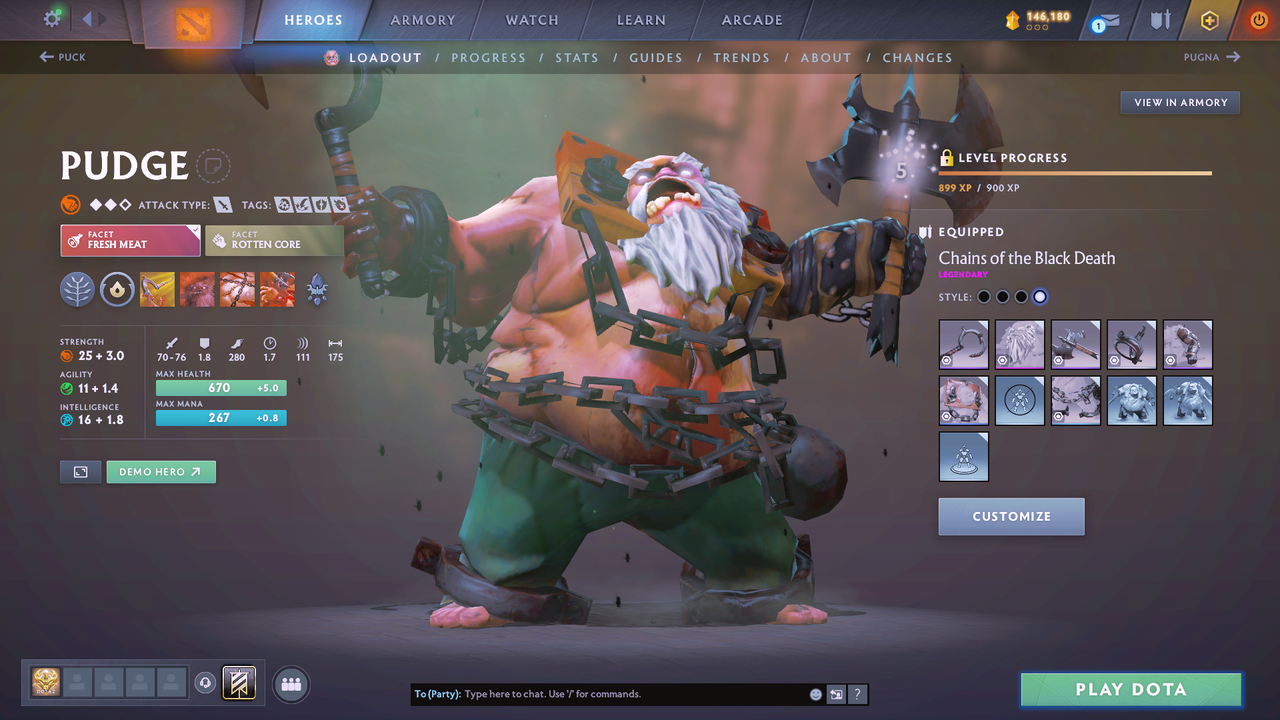The height and width of the screenshot is (720, 1280).
Task: Click the innate ability leaf icon
Action: click(77, 290)
